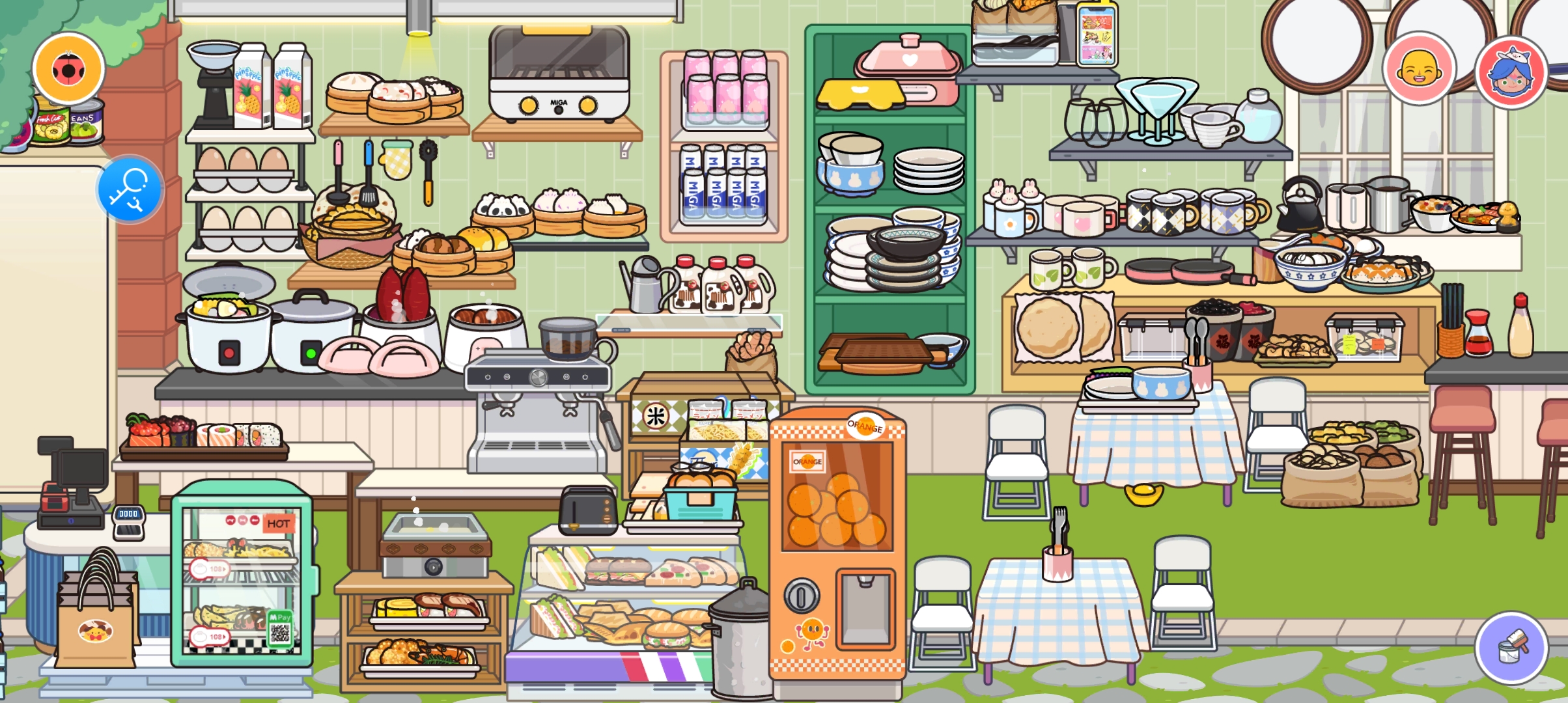Open the orange ladybug menu button
This screenshot has width=1568, height=703.
pos(68,68)
